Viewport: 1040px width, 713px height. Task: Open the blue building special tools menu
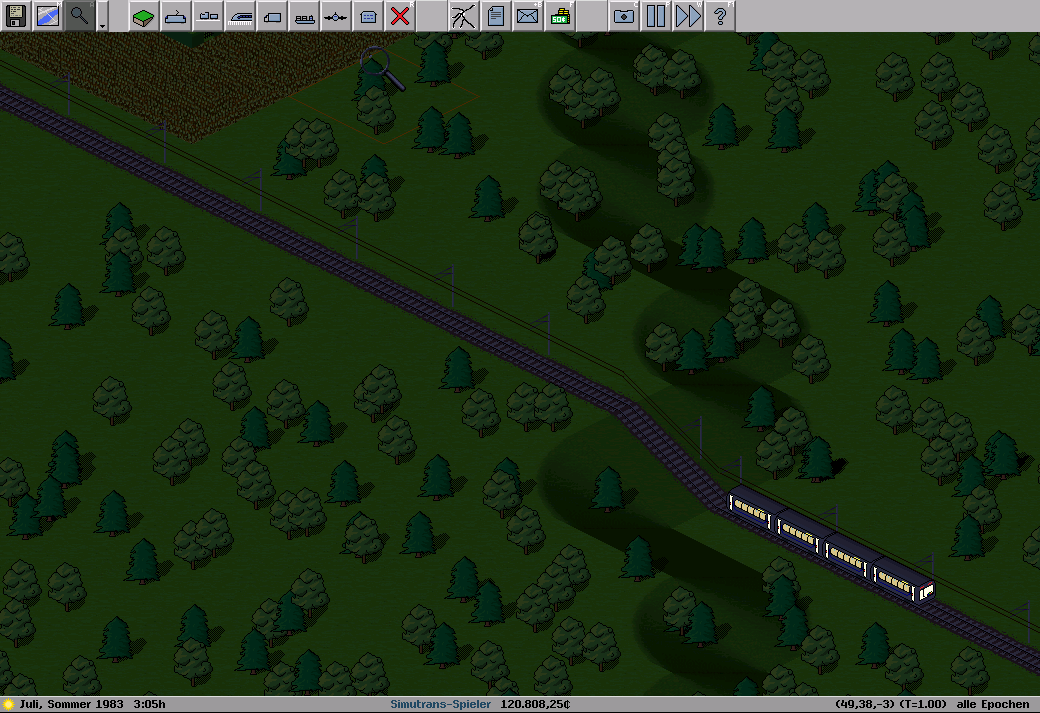point(368,16)
